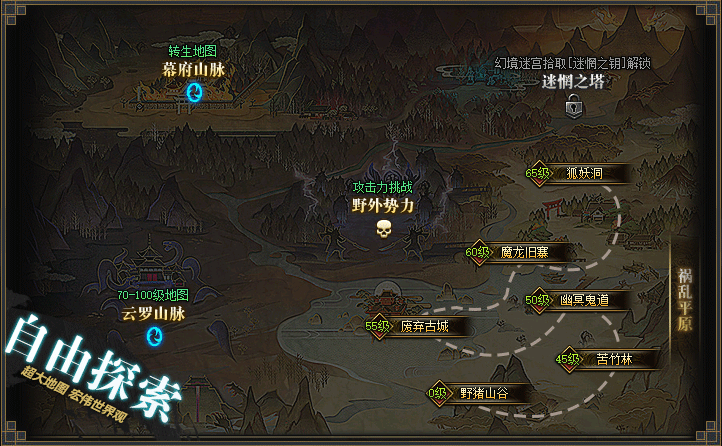The image size is (722, 446).
Task: Select the 野外势力 skull challenge marker
Action: (x=383, y=229)
